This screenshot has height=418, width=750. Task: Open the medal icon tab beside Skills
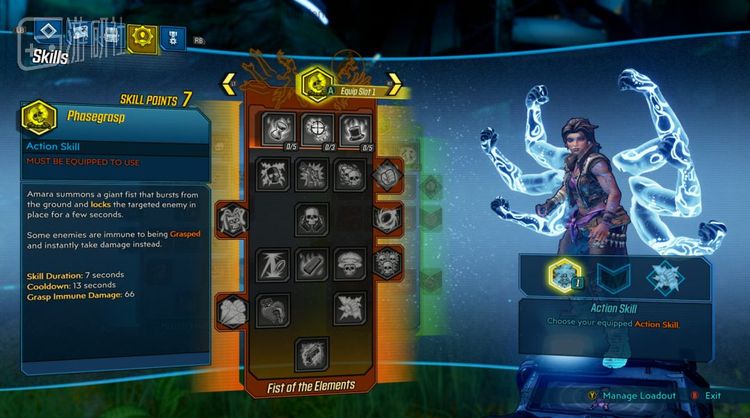pos(171,38)
